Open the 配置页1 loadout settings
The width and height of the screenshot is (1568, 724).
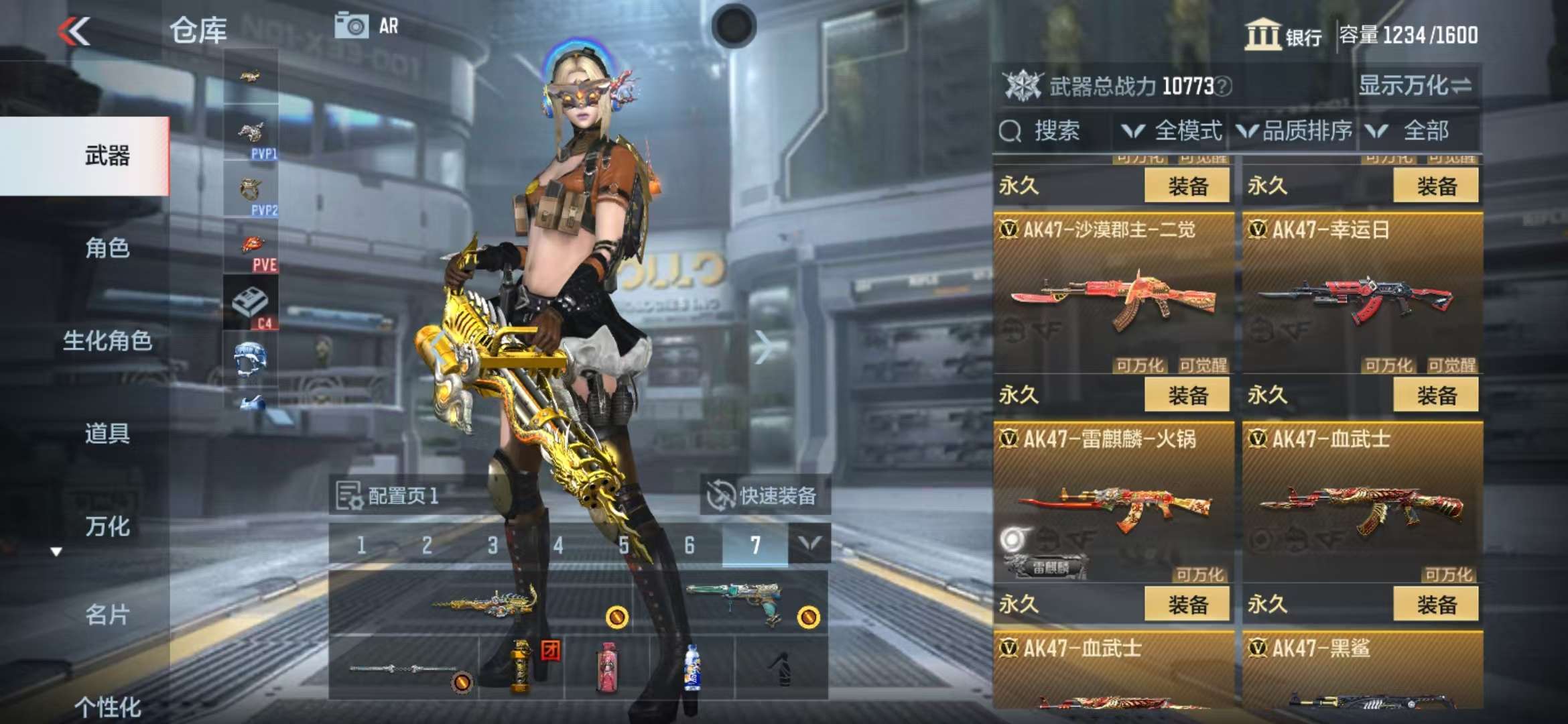[389, 495]
